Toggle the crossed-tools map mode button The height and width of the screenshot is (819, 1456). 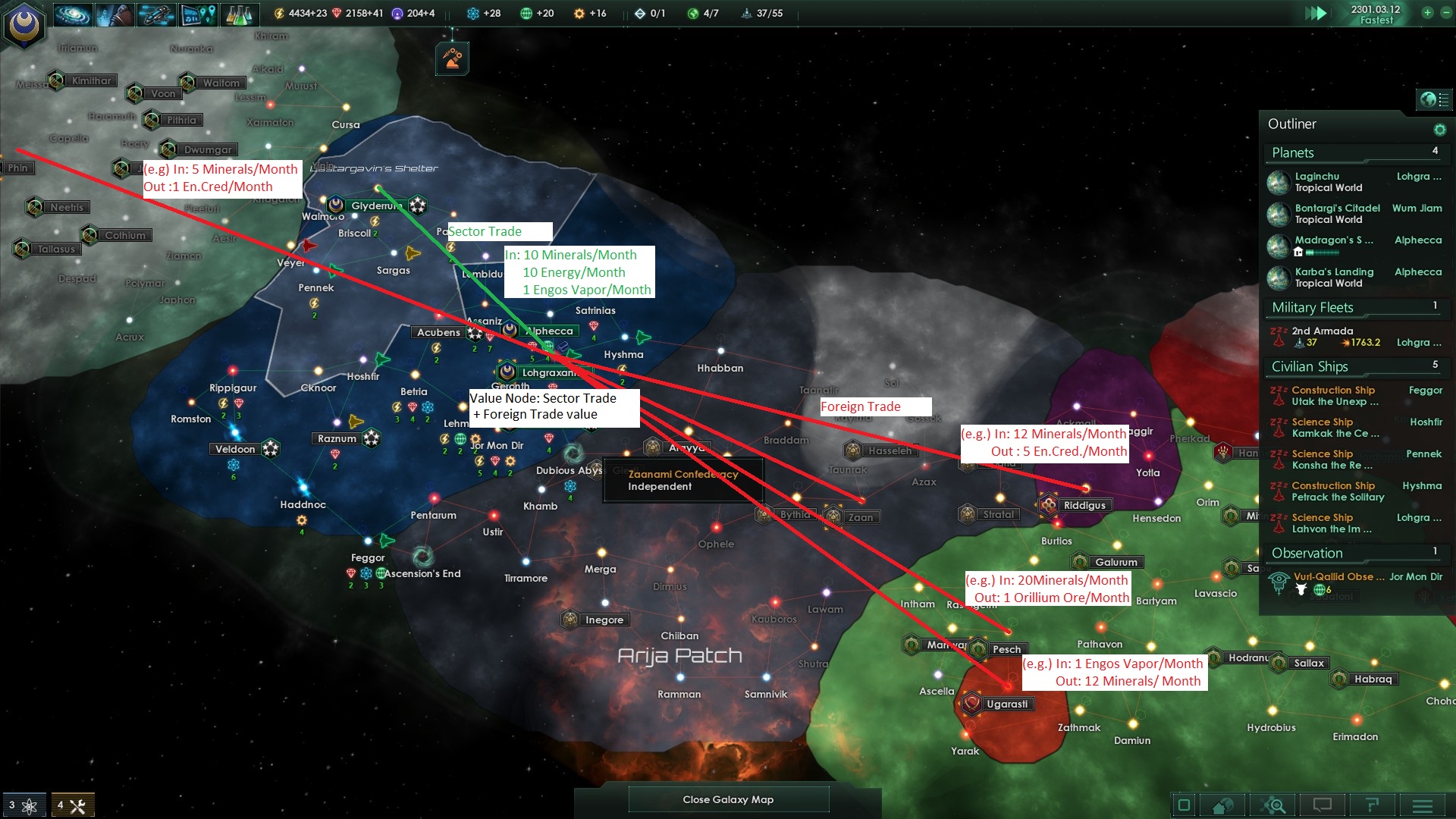click(x=72, y=802)
